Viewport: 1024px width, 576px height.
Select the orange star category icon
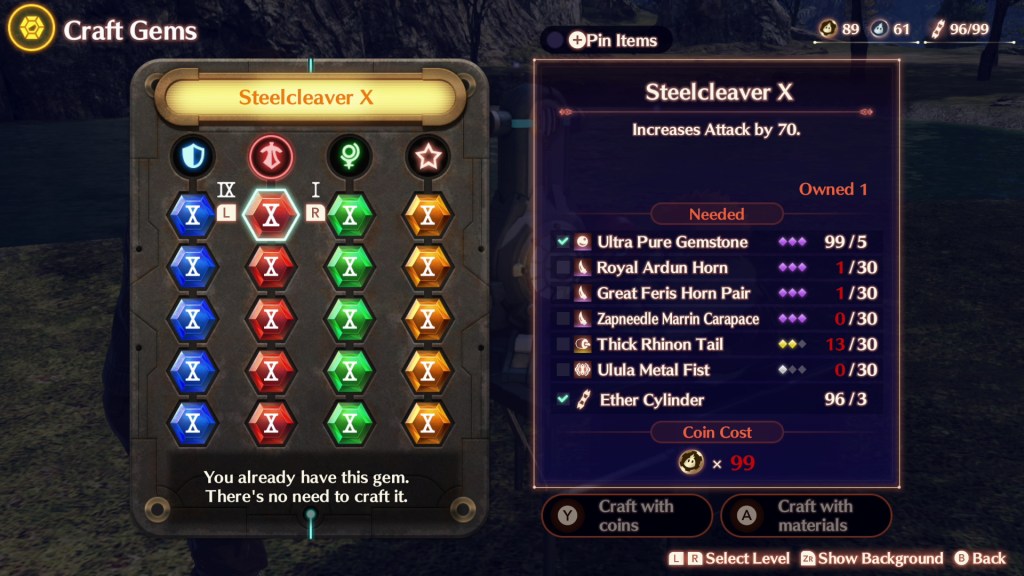(427, 156)
